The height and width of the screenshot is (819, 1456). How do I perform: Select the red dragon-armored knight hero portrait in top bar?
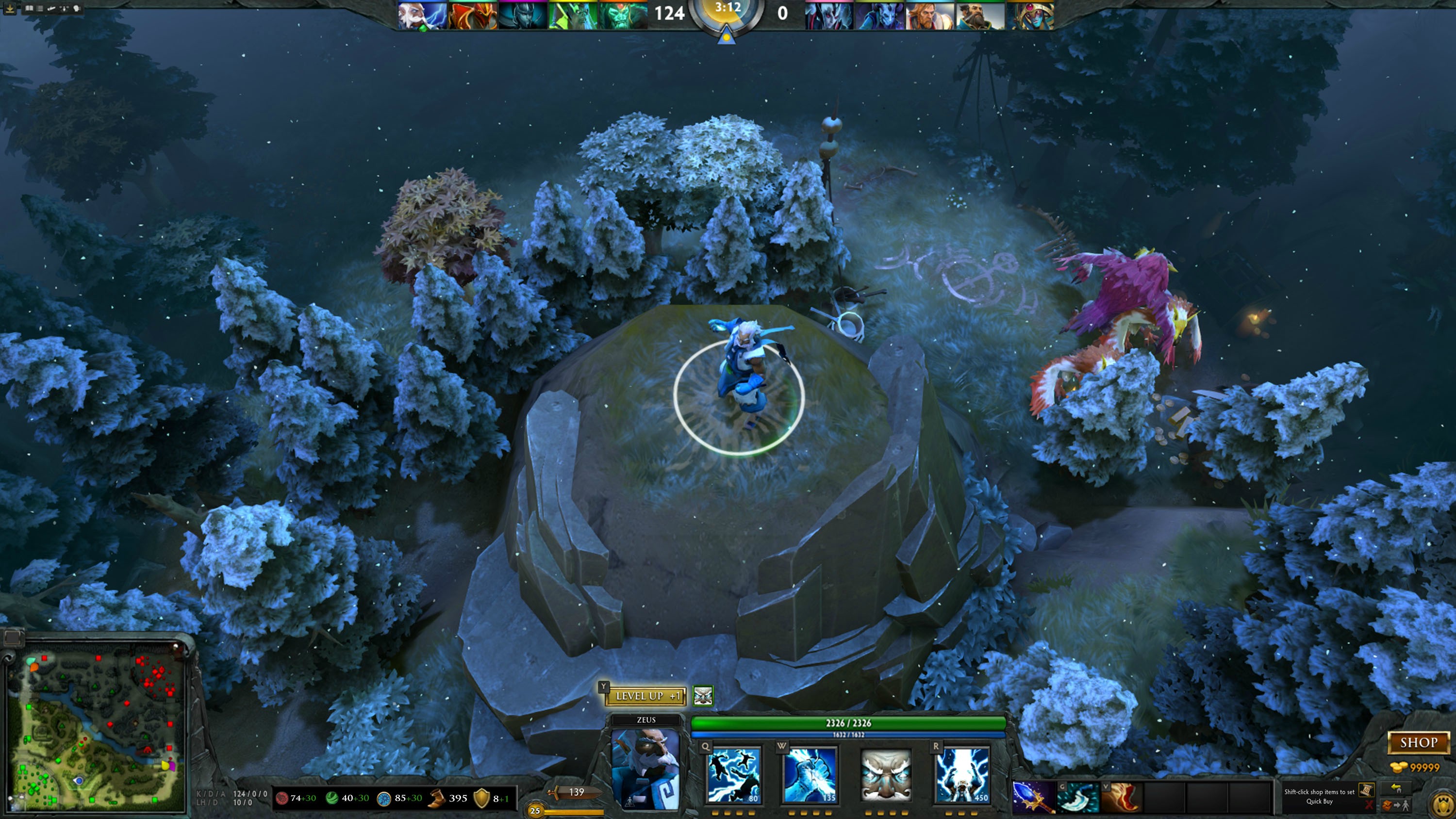473,15
